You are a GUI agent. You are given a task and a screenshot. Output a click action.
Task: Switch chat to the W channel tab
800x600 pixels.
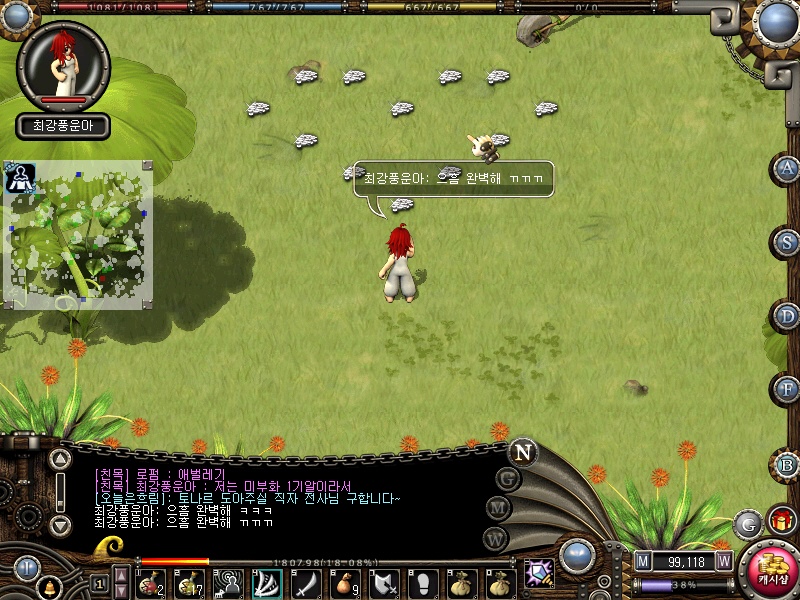494,538
